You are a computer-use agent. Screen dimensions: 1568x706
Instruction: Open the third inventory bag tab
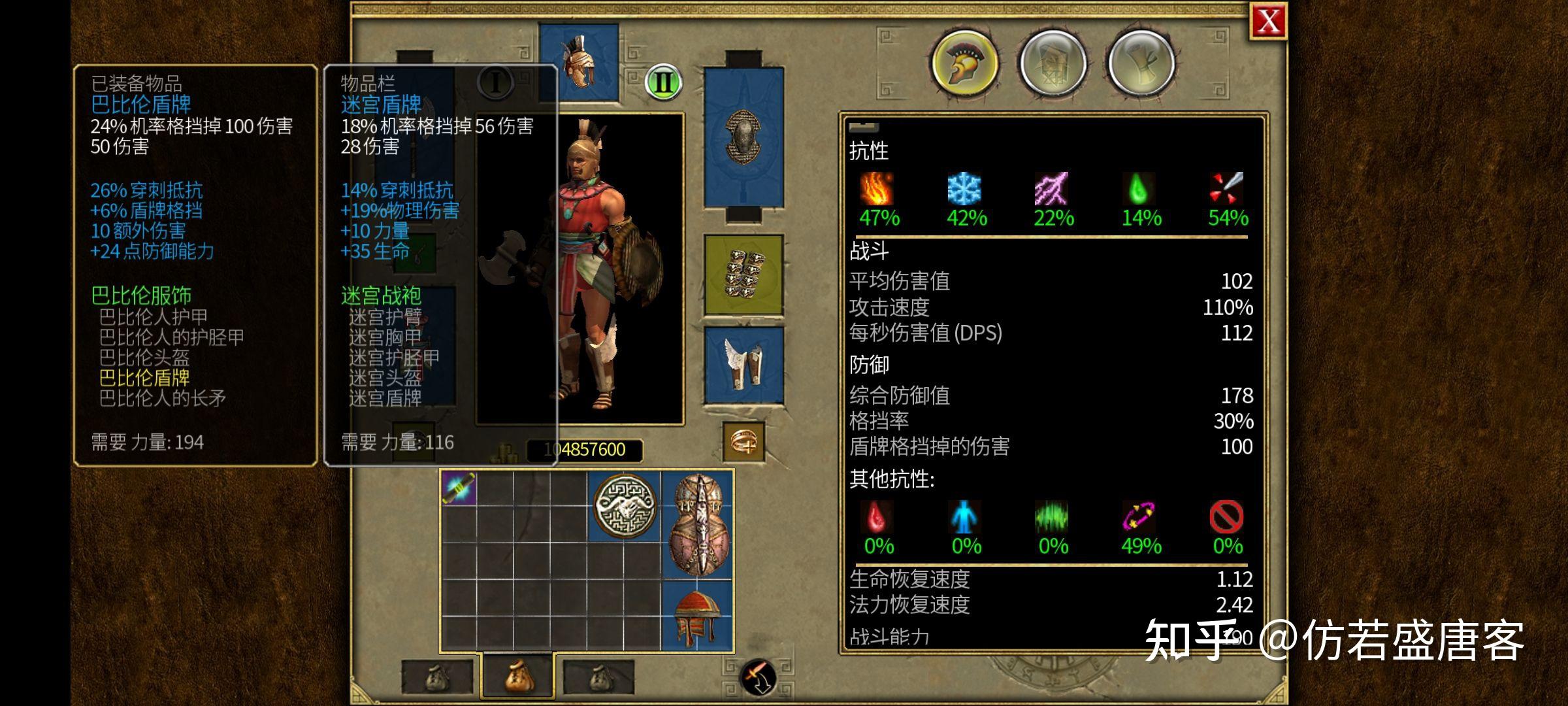coord(598,678)
